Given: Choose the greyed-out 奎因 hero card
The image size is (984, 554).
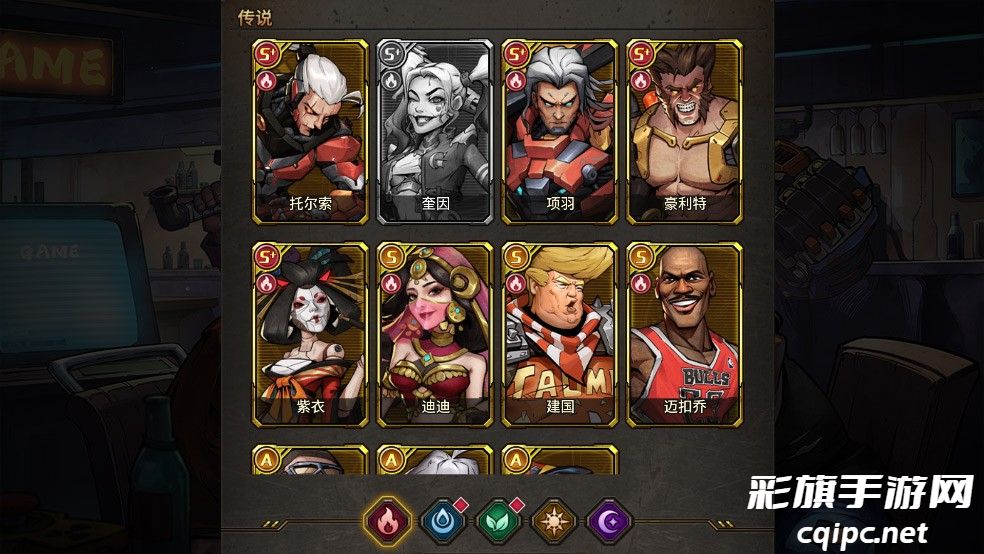Looking at the screenshot, I should 434,132.
